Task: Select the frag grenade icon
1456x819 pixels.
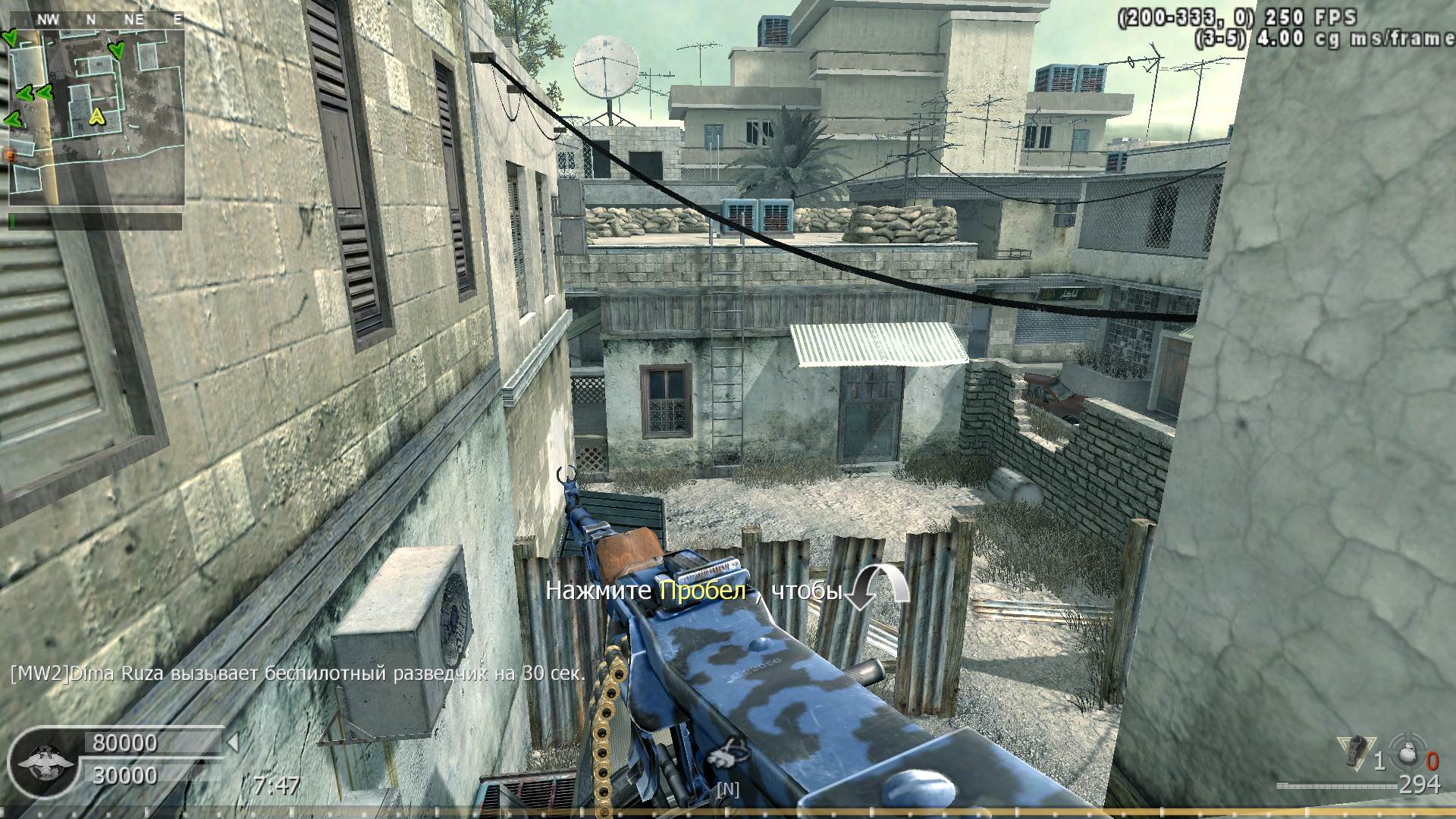Action: point(1407,756)
